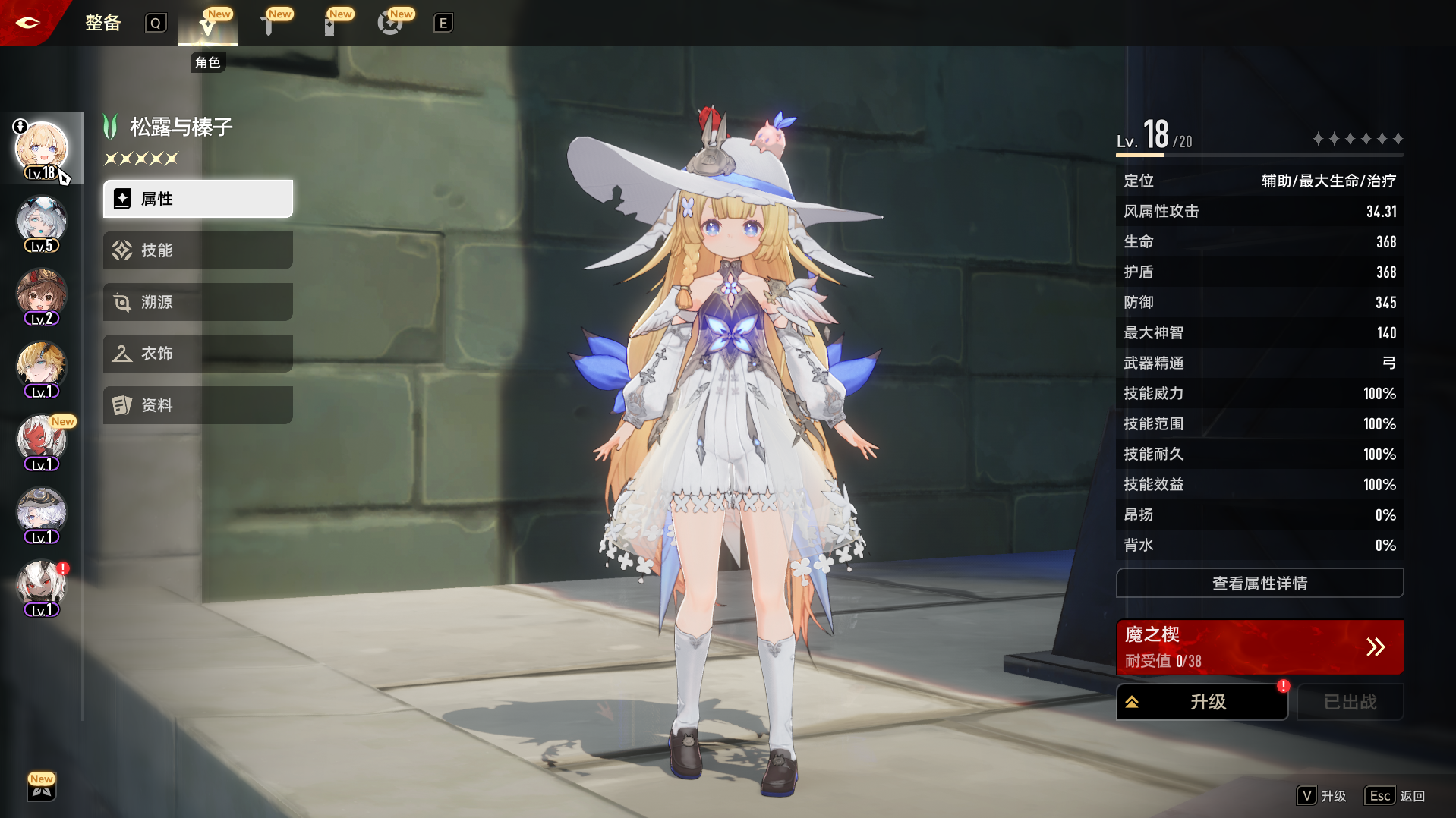The width and height of the screenshot is (1456, 818).
Task: Open the 属性 attributes menu entry
Action: click(197, 199)
